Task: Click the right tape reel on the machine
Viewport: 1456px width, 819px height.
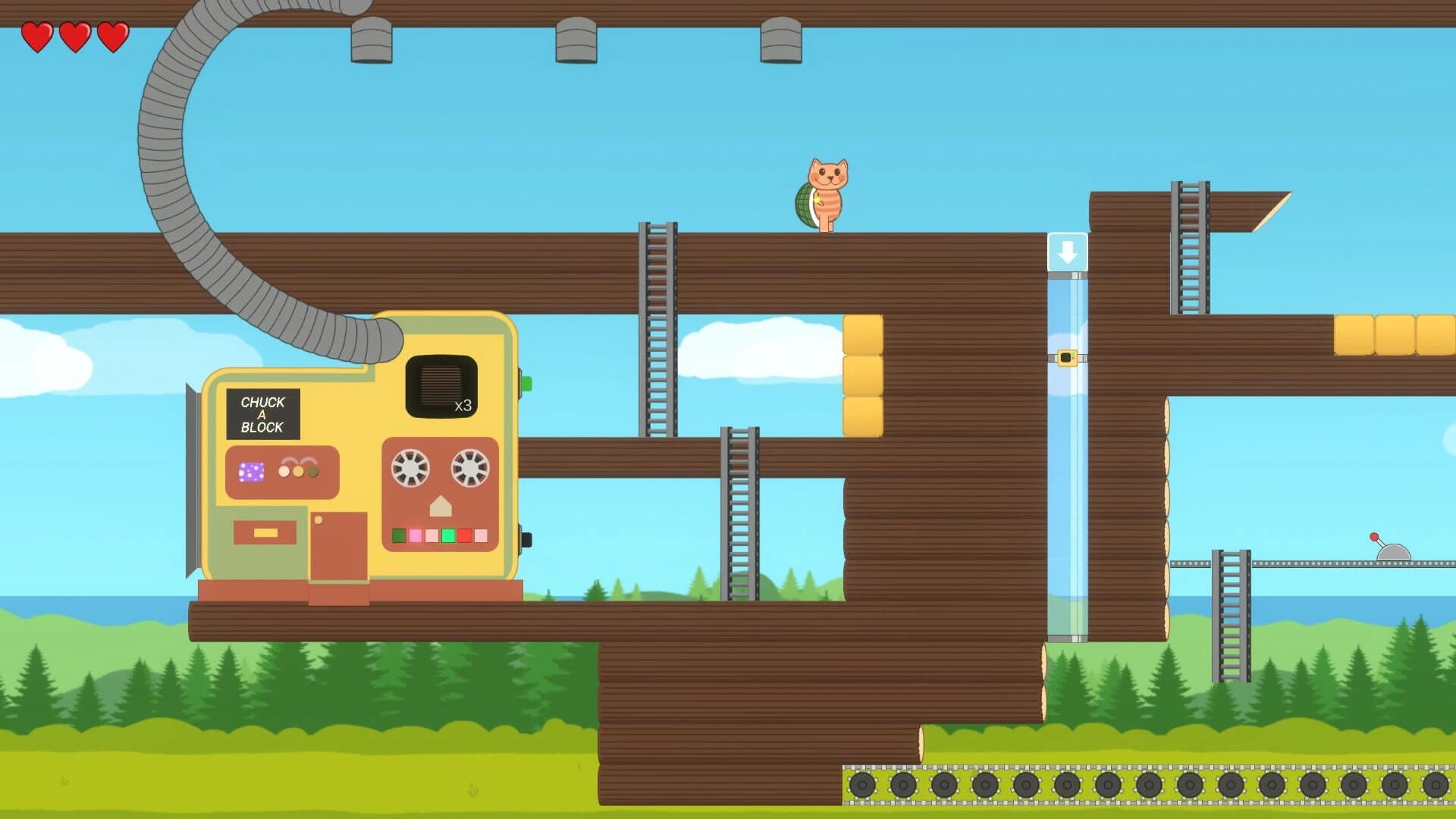Action: point(469,468)
